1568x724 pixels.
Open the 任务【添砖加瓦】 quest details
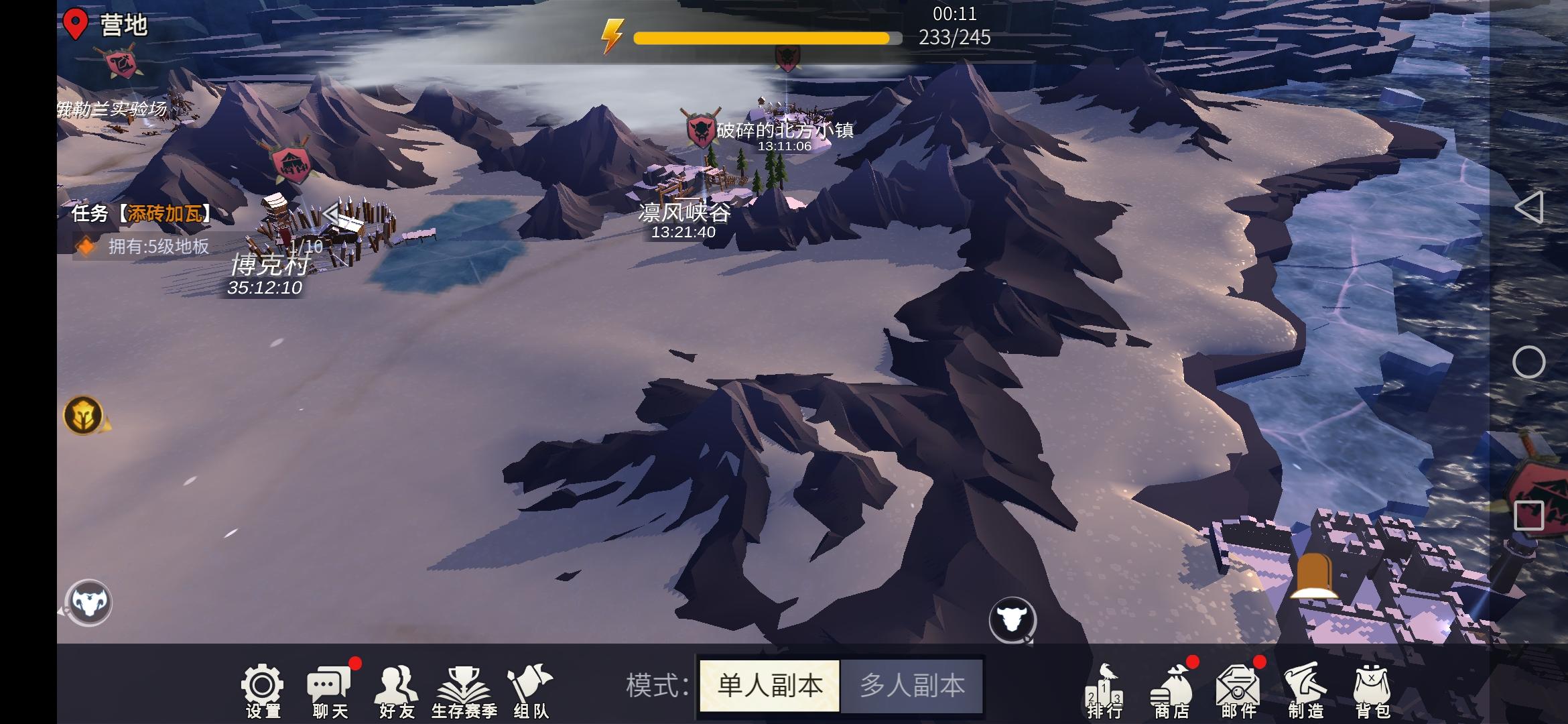coord(141,215)
